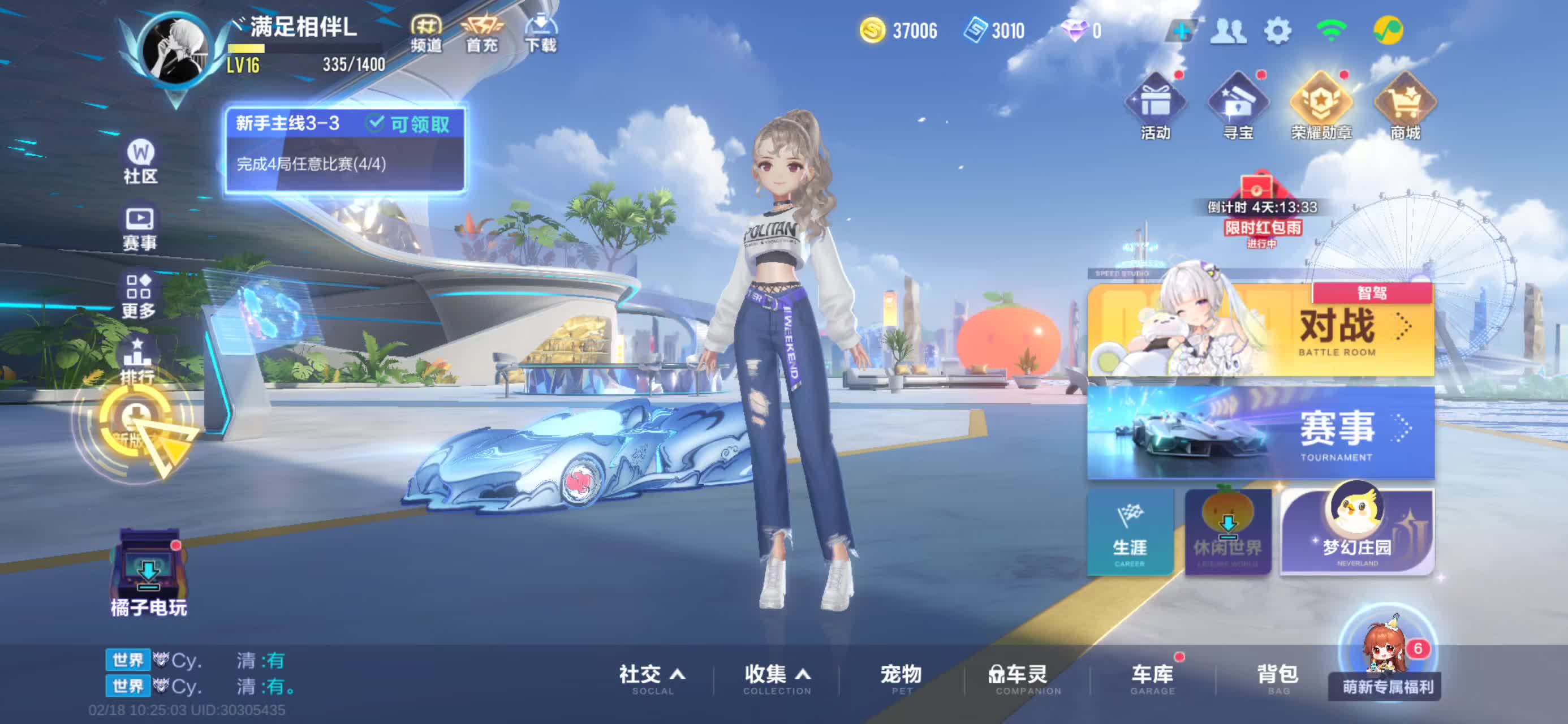The width and height of the screenshot is (1568, 724).
Task: Go to the 车库 Garage
Action: (x=1152, y=678)
